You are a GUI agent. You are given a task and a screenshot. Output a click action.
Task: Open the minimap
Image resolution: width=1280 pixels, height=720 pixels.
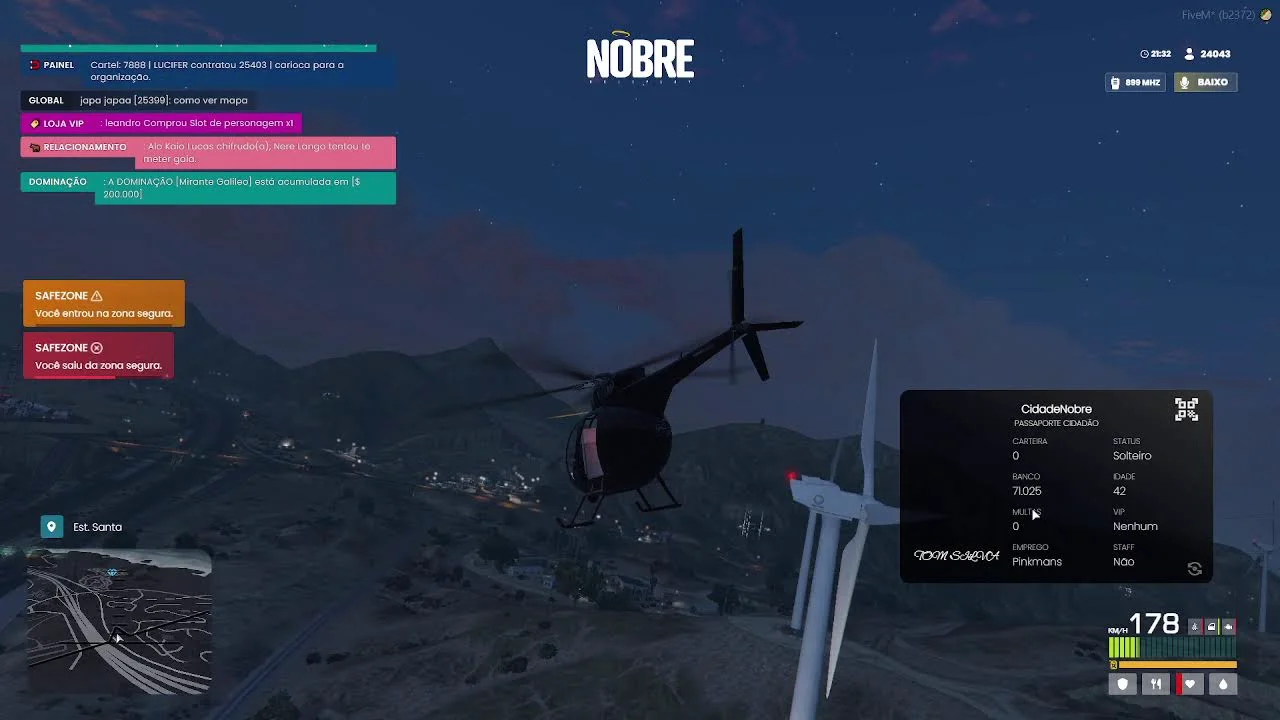(x=119, y=621)
